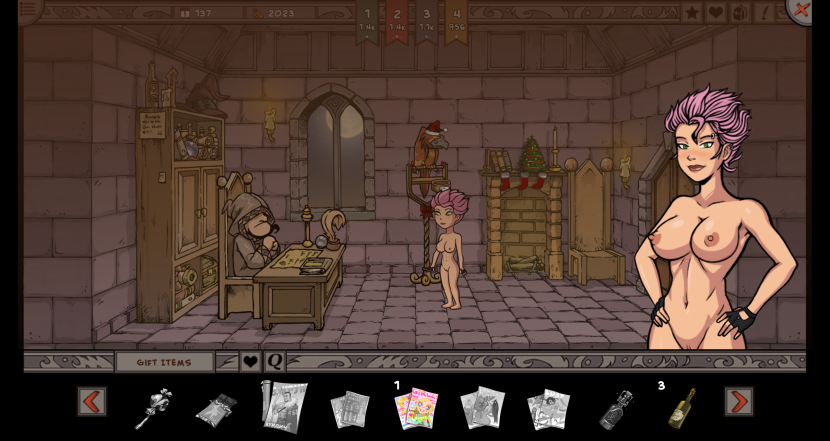Image resolution: width=830 pixels, height=441 pixels.
Task: Select the greyed-out poster item
Action: point(284,406)
